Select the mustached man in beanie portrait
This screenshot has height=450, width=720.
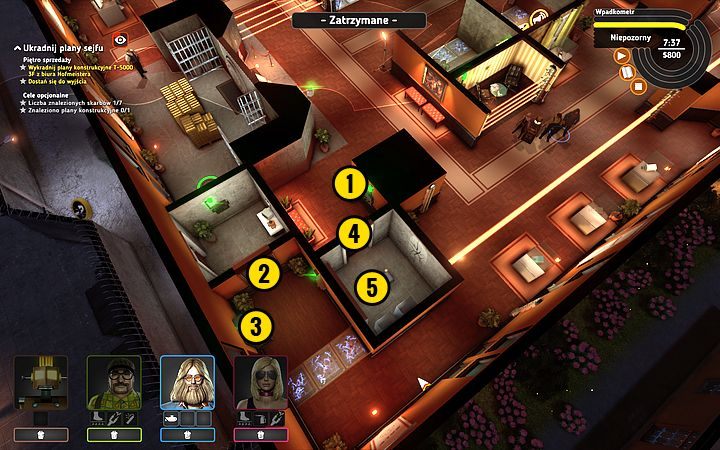pos(113,382)
